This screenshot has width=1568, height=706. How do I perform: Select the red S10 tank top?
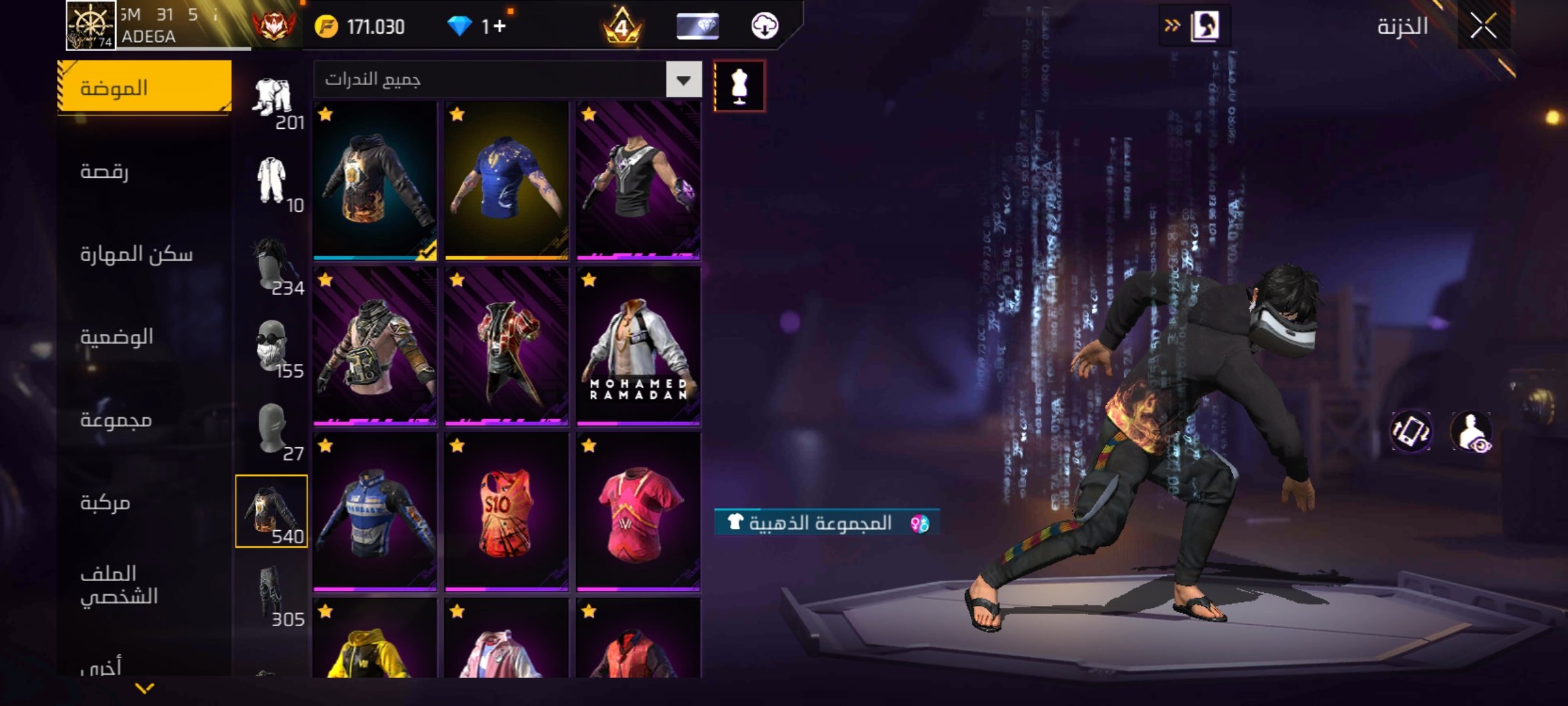point(506,512)
